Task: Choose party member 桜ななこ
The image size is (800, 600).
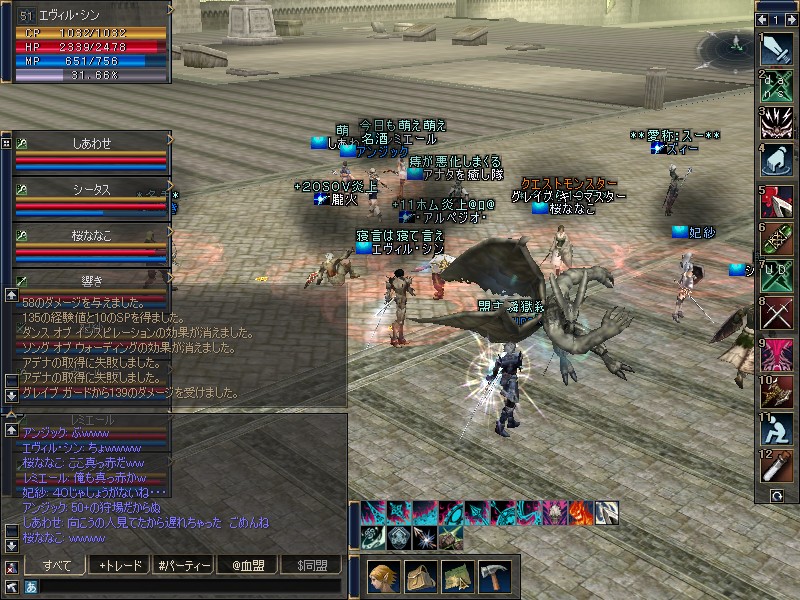Action: [x=91, y=234]
